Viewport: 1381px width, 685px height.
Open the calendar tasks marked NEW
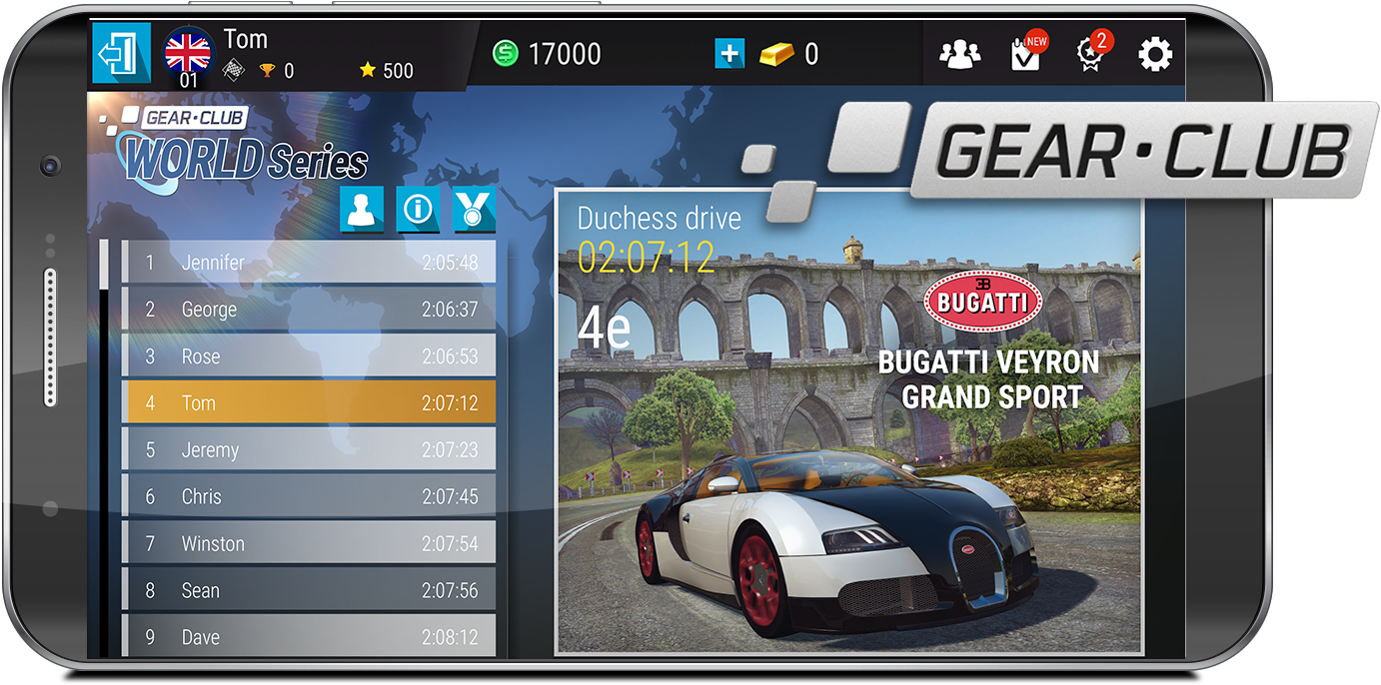tap(1026, 54)
